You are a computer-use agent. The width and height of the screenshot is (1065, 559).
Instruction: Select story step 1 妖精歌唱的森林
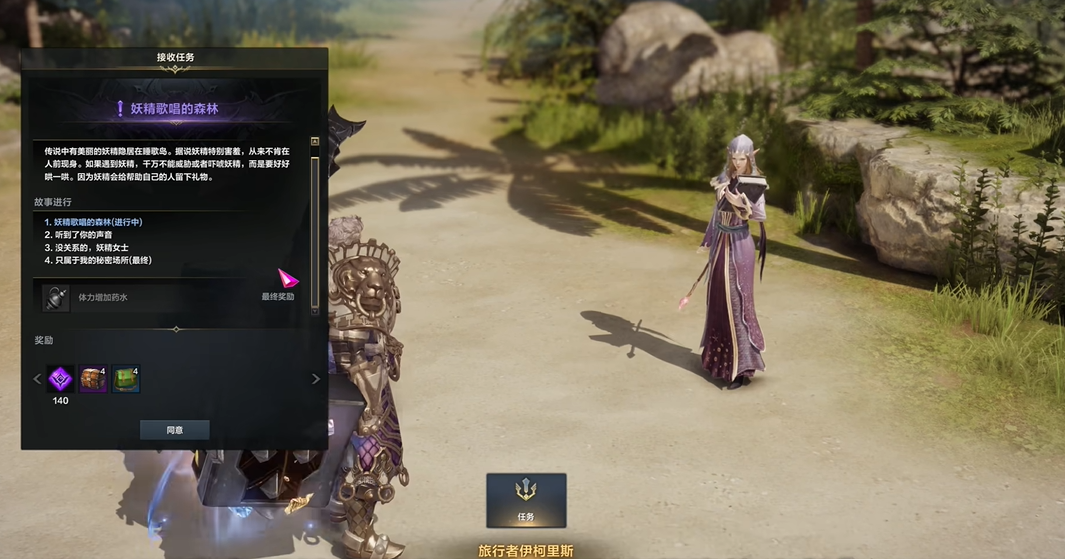tap(93, 222)
